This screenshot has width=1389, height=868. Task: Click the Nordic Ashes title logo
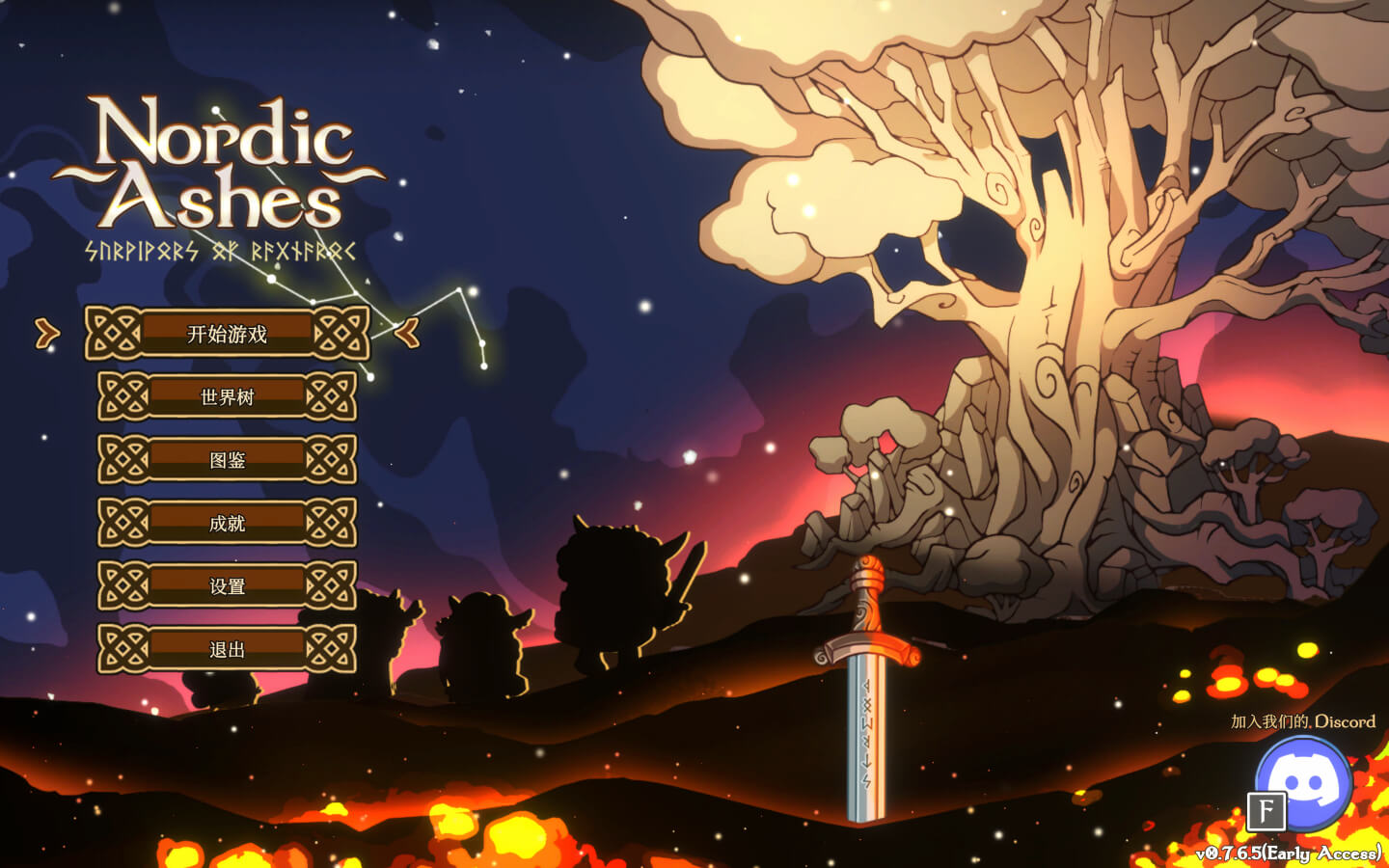pos(220,169)
